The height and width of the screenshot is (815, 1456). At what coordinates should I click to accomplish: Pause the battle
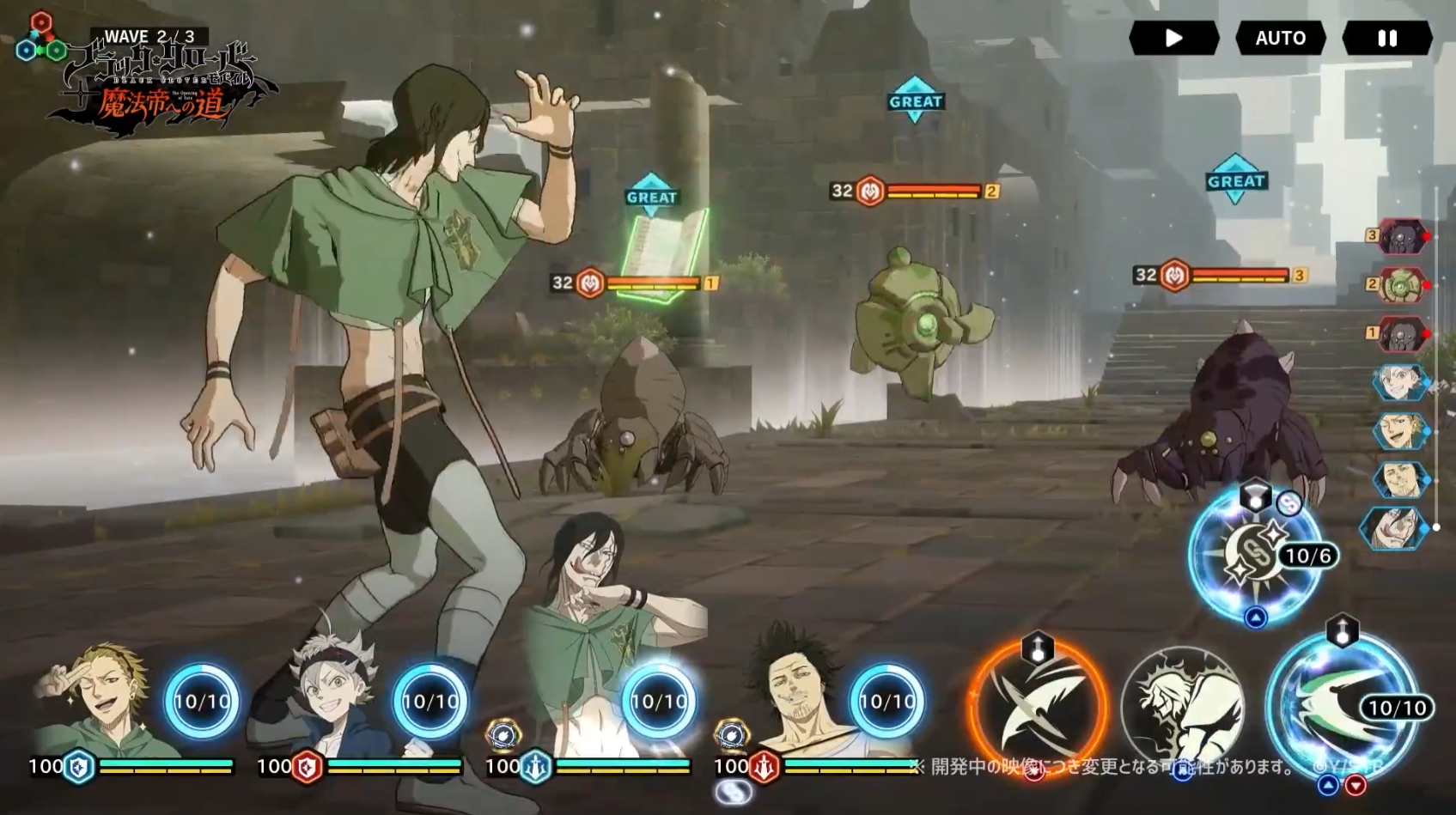(x=1386, y=39)
